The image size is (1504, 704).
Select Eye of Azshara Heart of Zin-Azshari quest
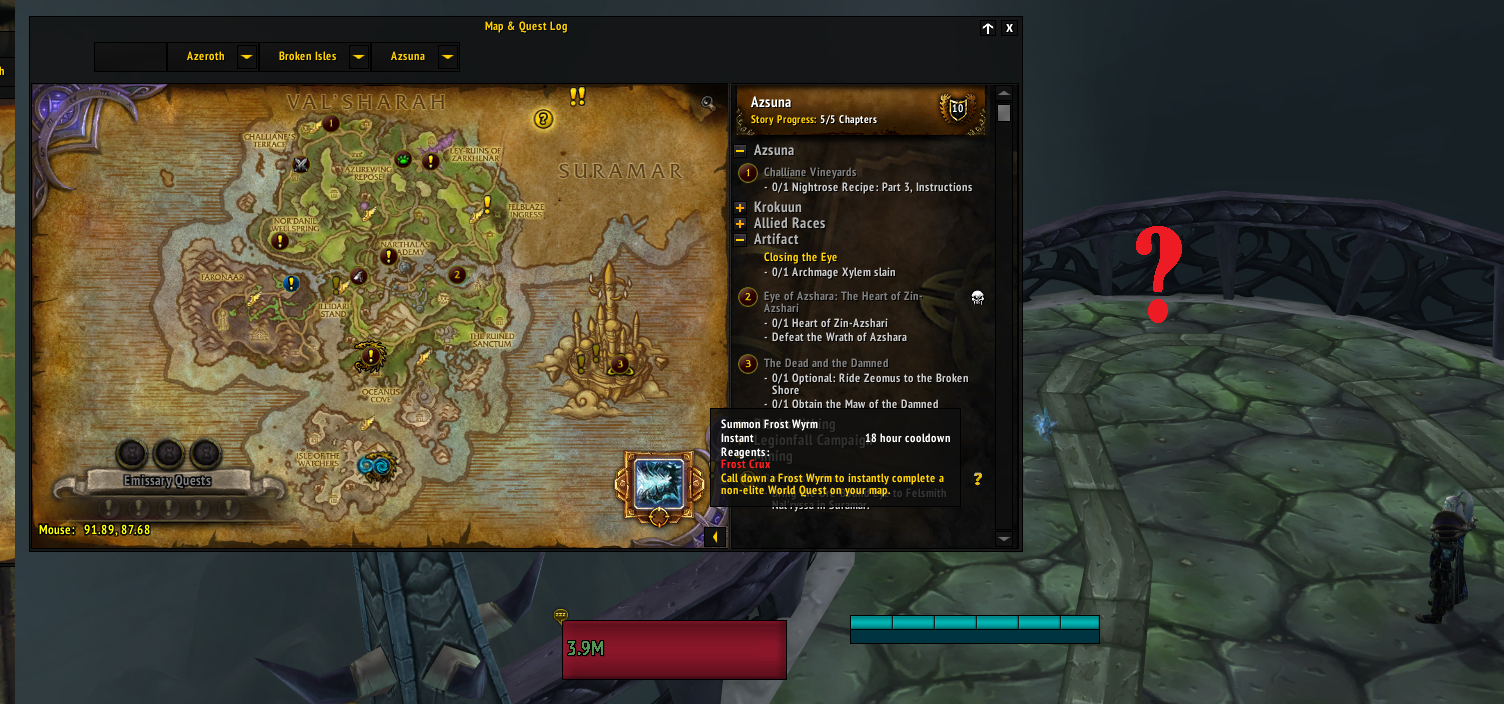point(842,296)
